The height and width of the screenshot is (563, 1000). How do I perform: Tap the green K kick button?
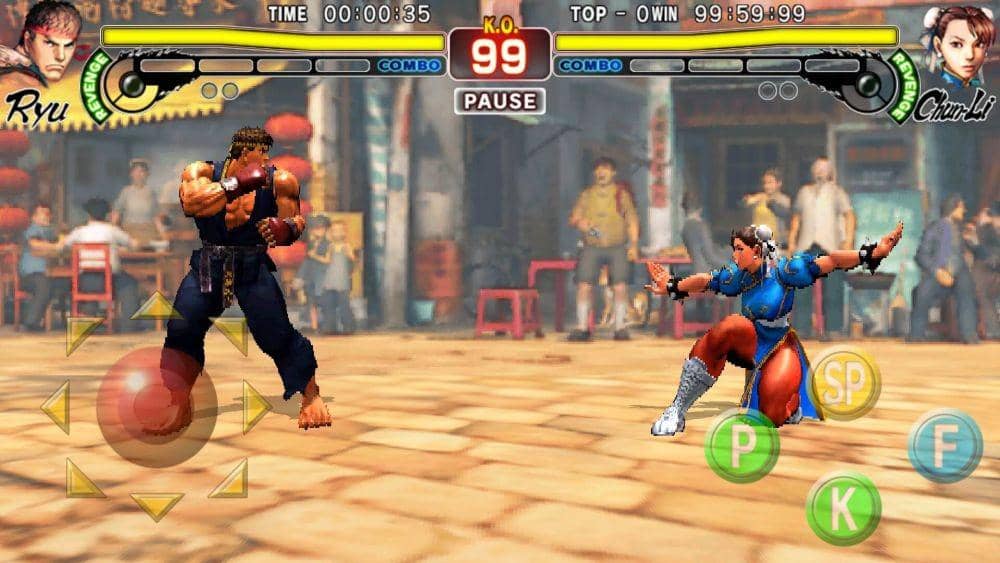tap(843, 508)
